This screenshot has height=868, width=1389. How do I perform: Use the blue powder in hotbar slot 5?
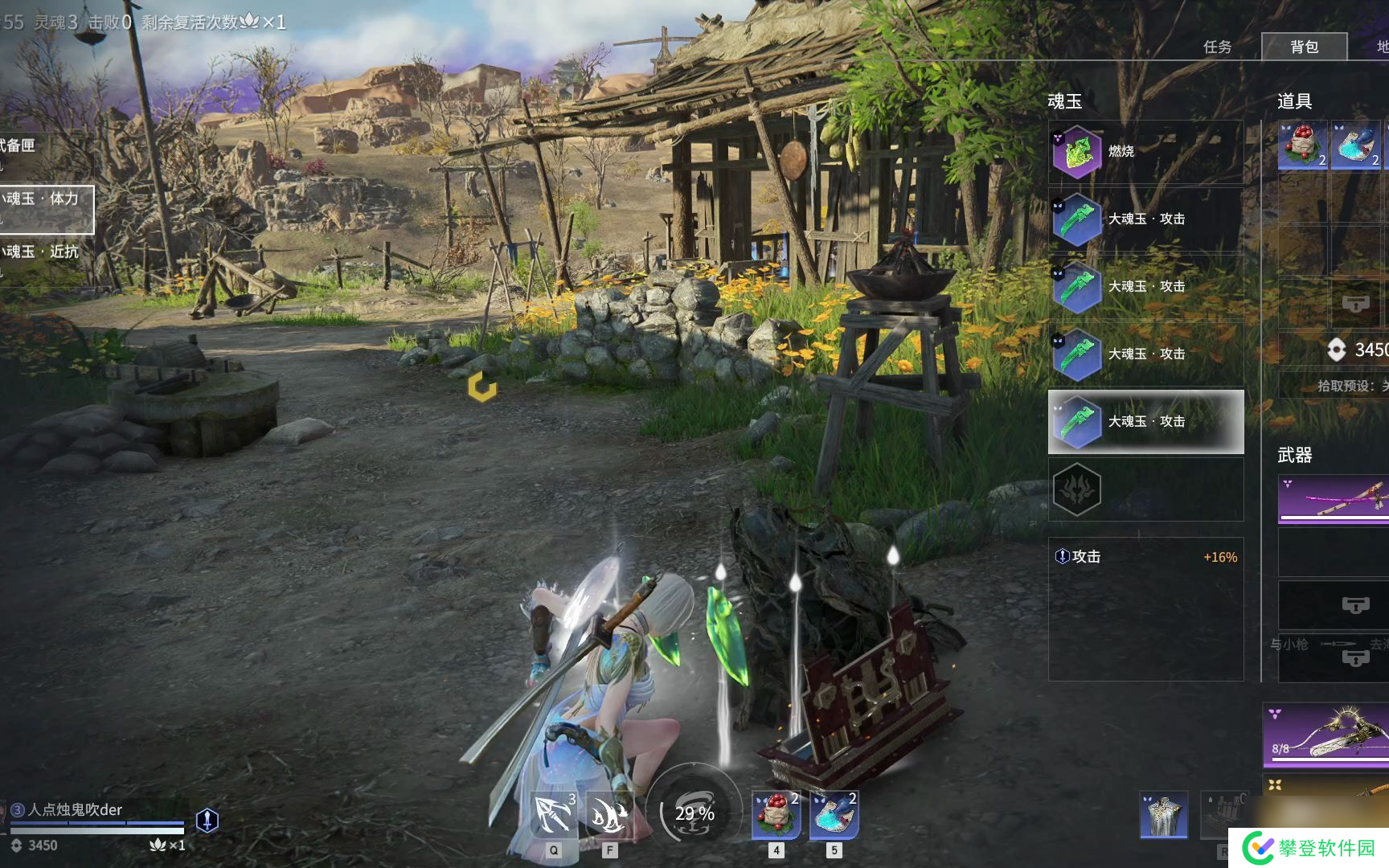[x=834, y=814]
